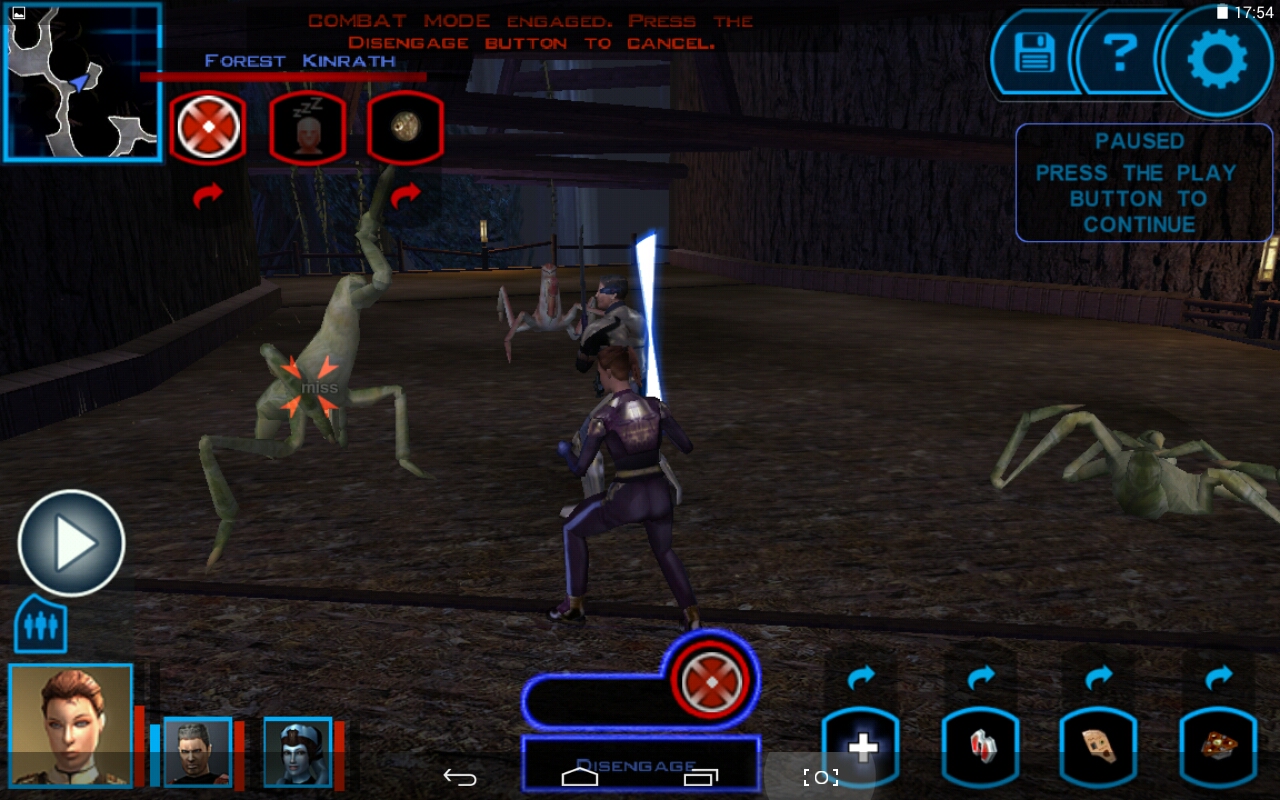The height and width of the screenshot is (800, 1280).
Task: Cancel the queued attack on the red target icon
Action: [711, 681]
